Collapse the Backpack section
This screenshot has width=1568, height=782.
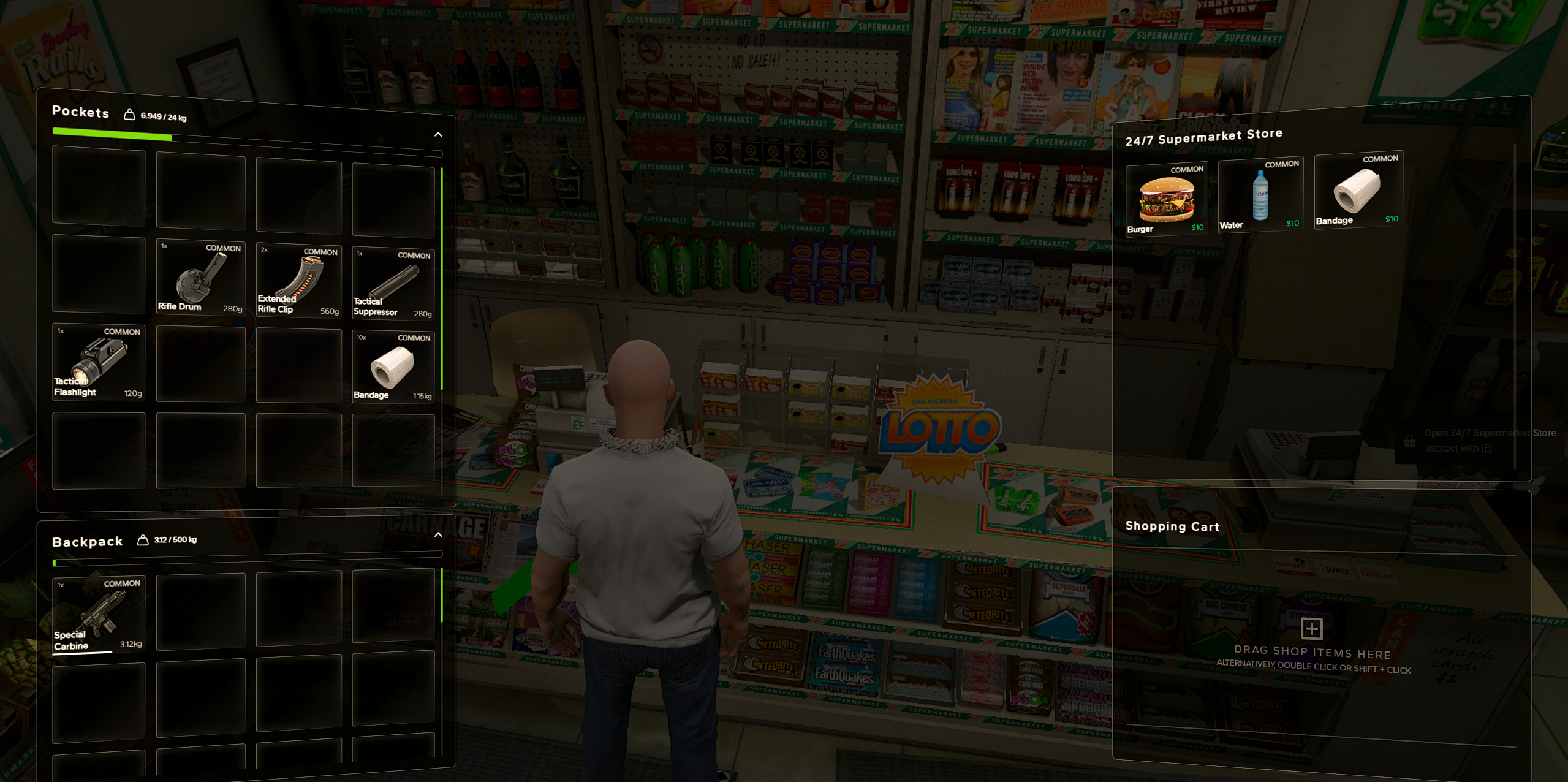click(438, 535)
